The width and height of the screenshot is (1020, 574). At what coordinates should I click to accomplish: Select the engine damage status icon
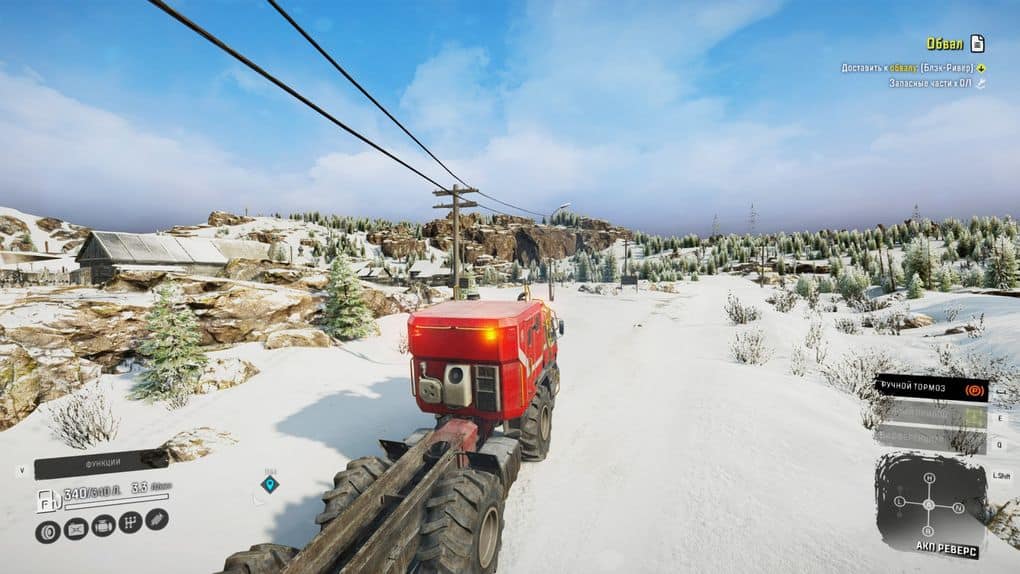(103, 525)
